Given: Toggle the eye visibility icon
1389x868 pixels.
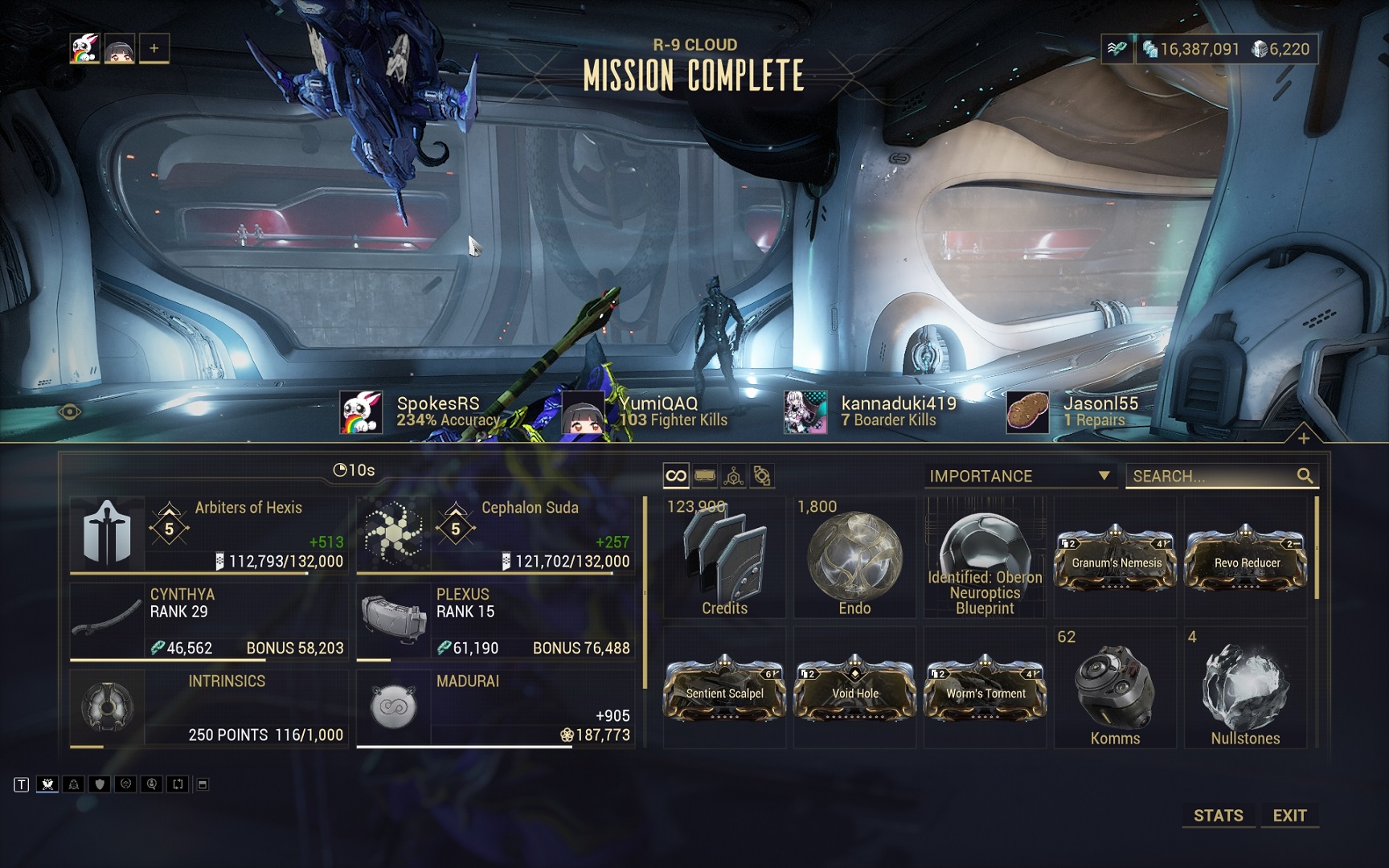Looking at the screenshot, I should pyautogui.click(x=70, y=412).
